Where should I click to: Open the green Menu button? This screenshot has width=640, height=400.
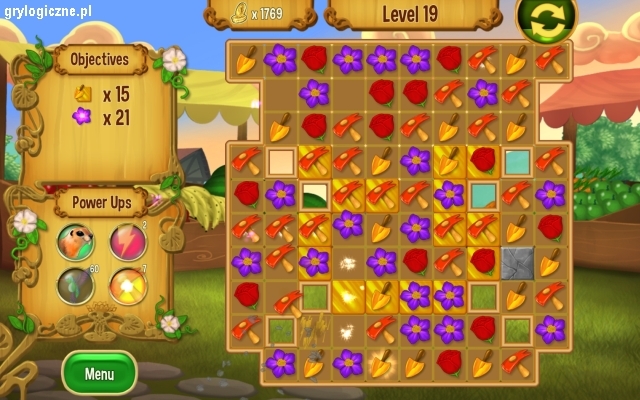[99, 374]
